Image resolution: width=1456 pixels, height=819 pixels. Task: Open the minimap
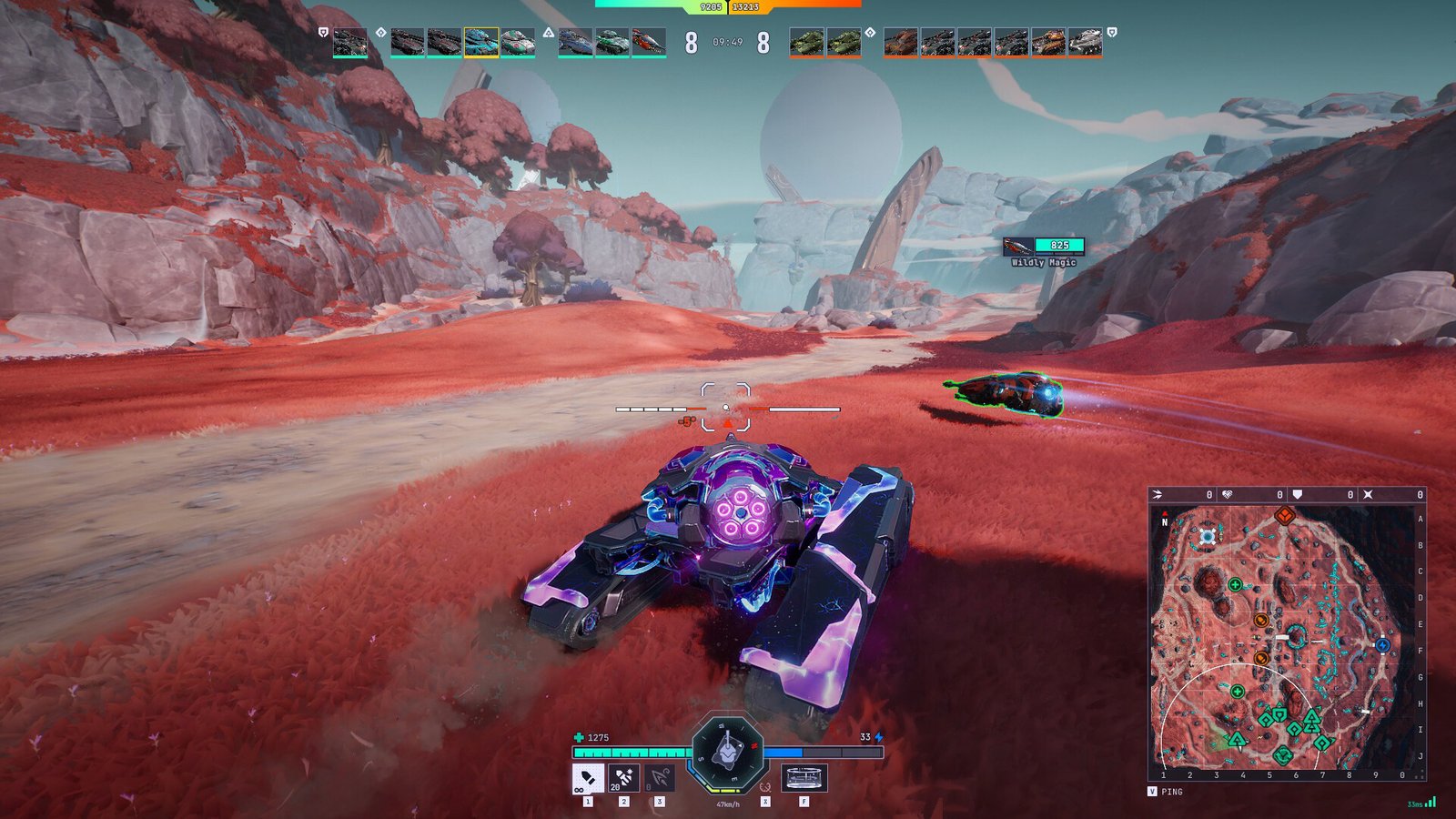1286,637
